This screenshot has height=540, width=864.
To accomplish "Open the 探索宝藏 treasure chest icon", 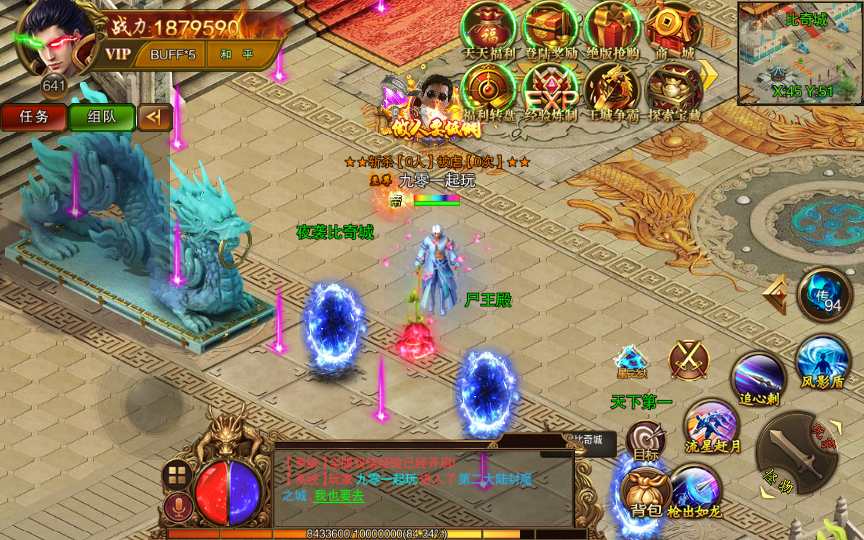I will (672, 90).
